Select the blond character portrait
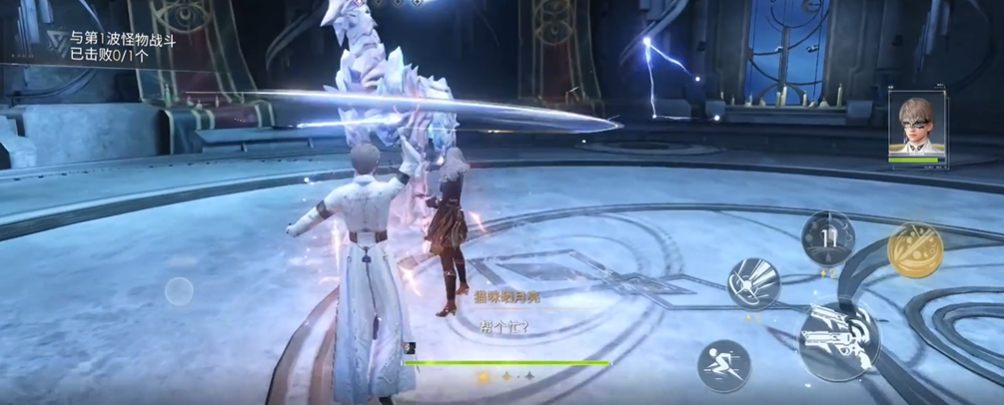The image size is (1004, 405). 916,126
